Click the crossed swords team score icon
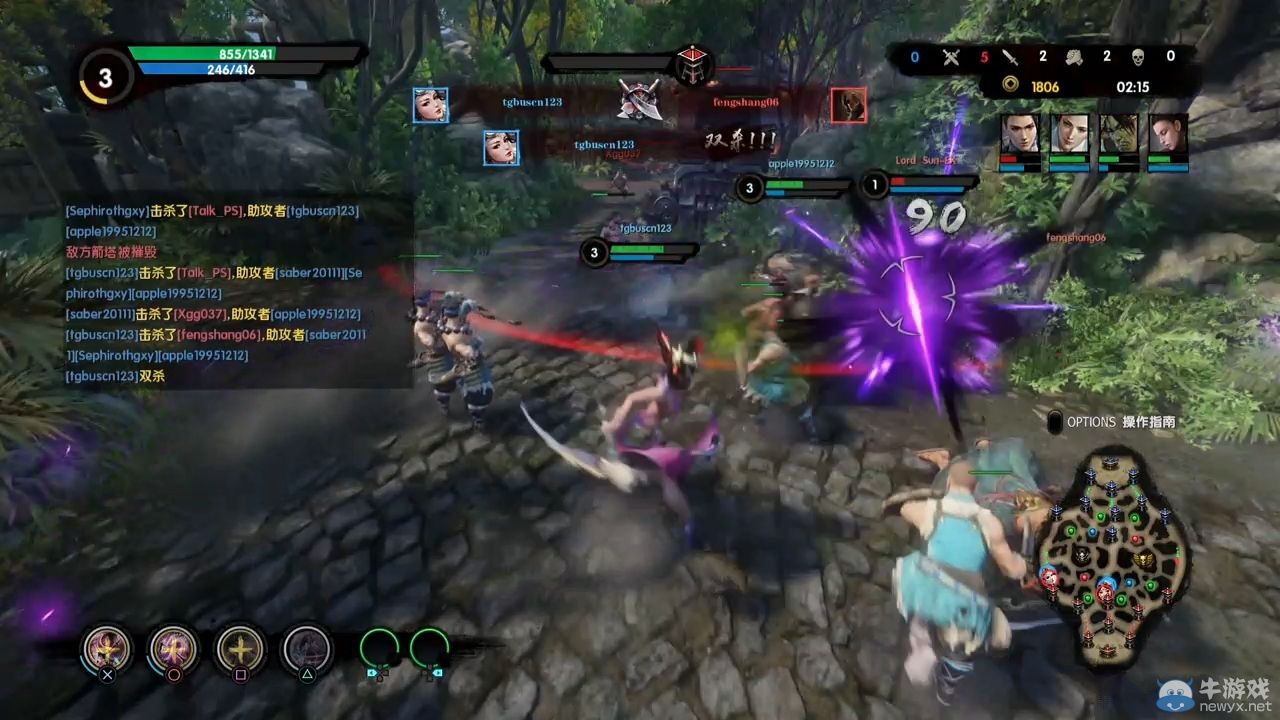1280x720 pixels. 950,57
